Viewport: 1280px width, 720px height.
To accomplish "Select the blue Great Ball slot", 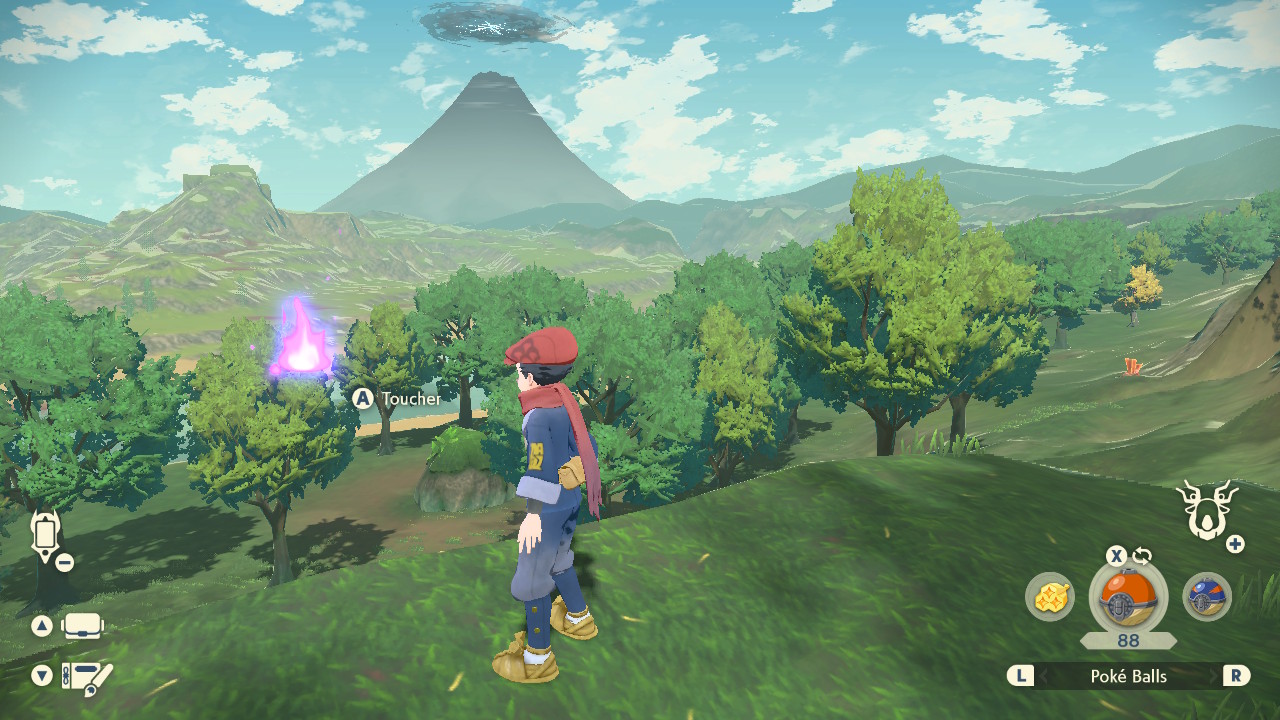I will pyautogui.click(x=1207, y=597).
